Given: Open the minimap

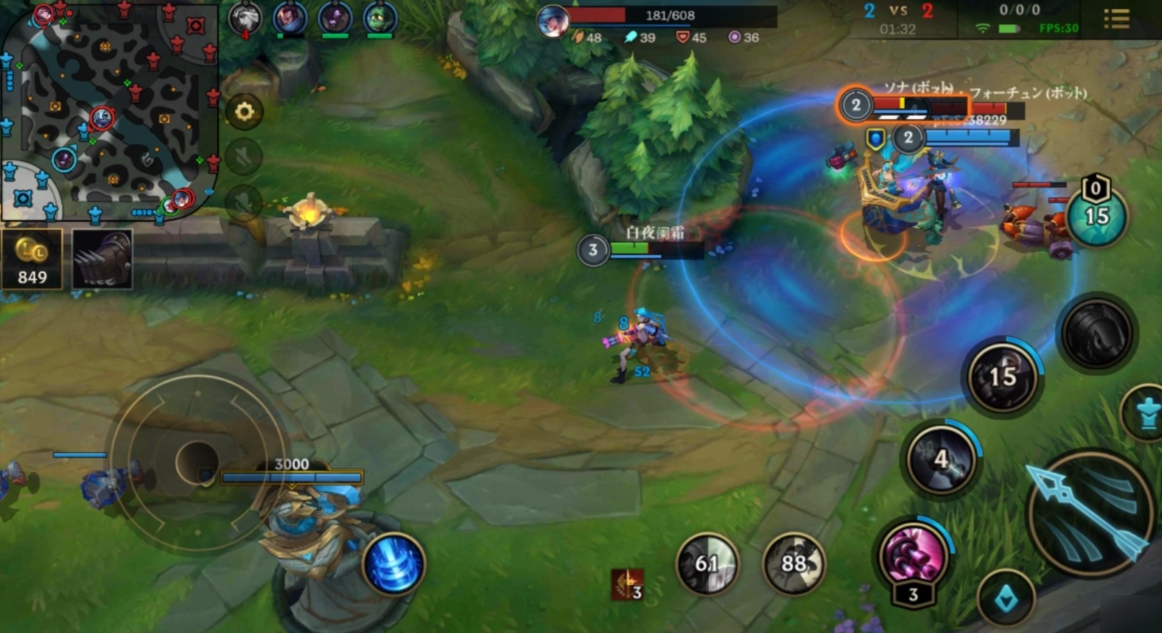Looking at the screenshot, I should (x=108, y=108).
